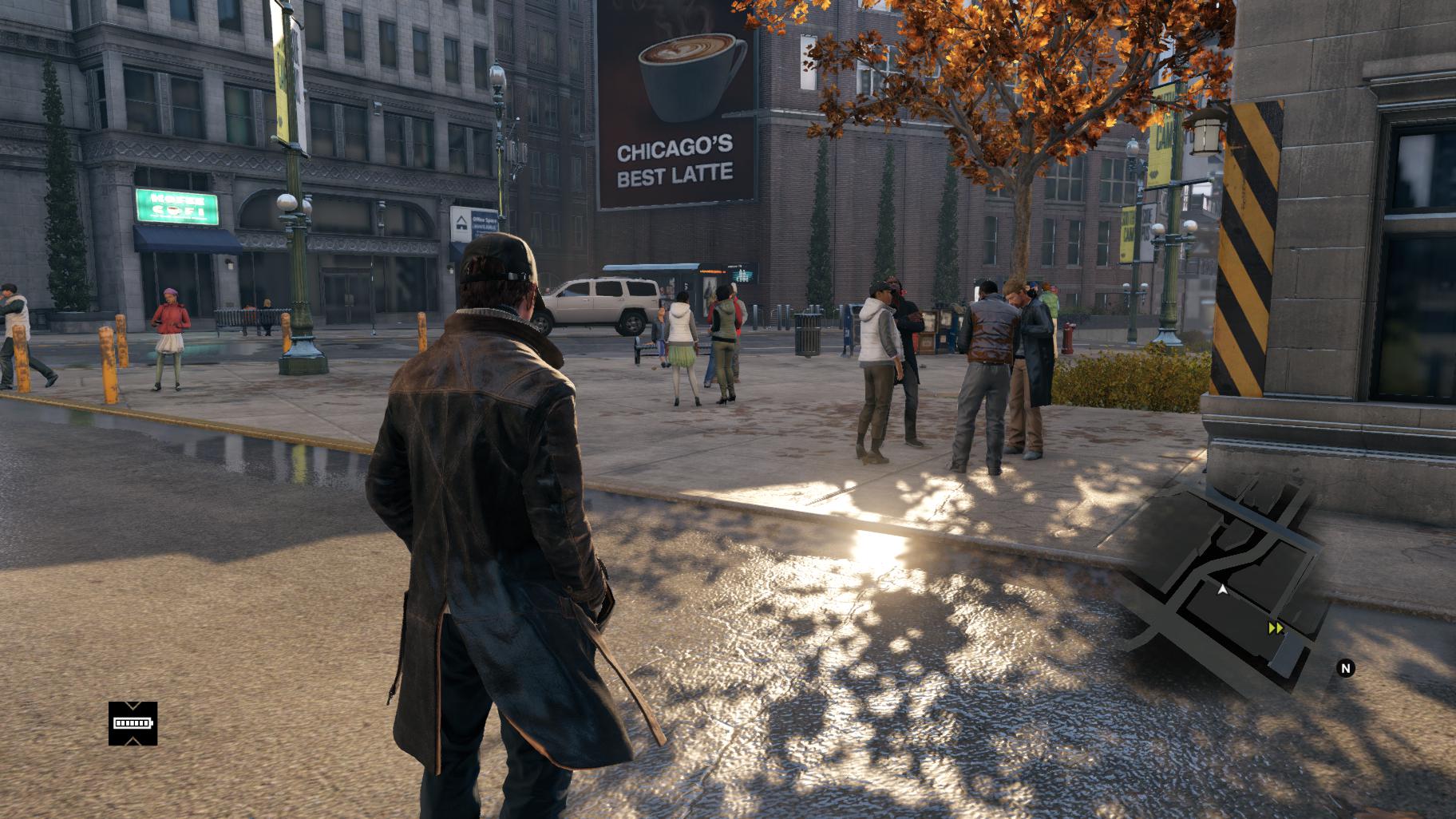Select the yellow double-arrow minimap marker
The image size is (1456, 819).
[x=1276, y=629]
